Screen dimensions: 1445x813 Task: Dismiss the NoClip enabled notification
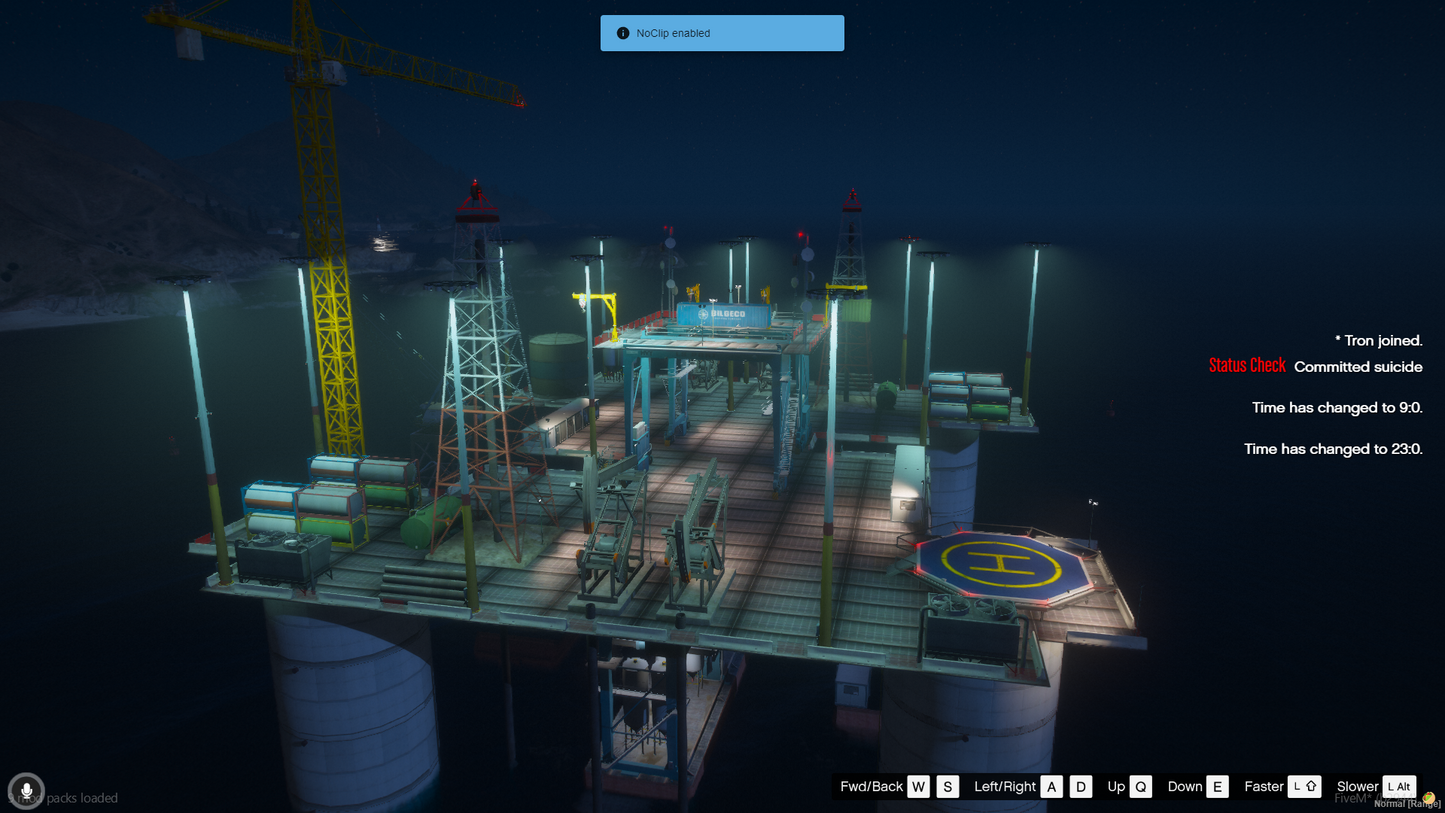click(x=721, y=33)
